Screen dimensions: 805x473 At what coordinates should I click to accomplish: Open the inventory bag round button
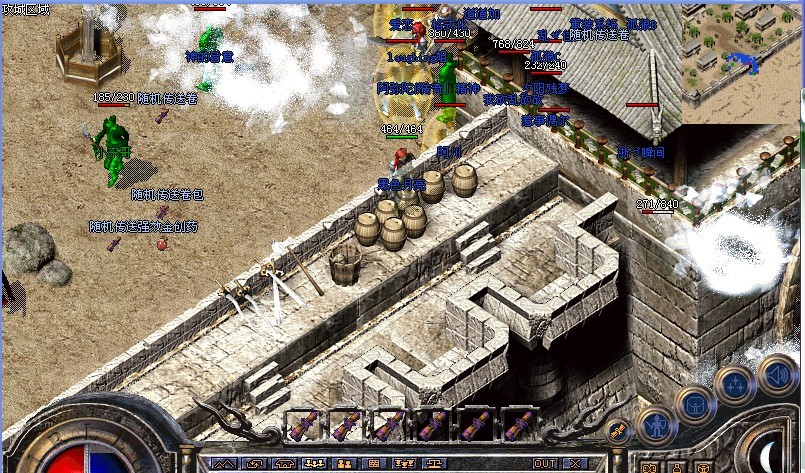pyautogui.click(x=693, y=403)
